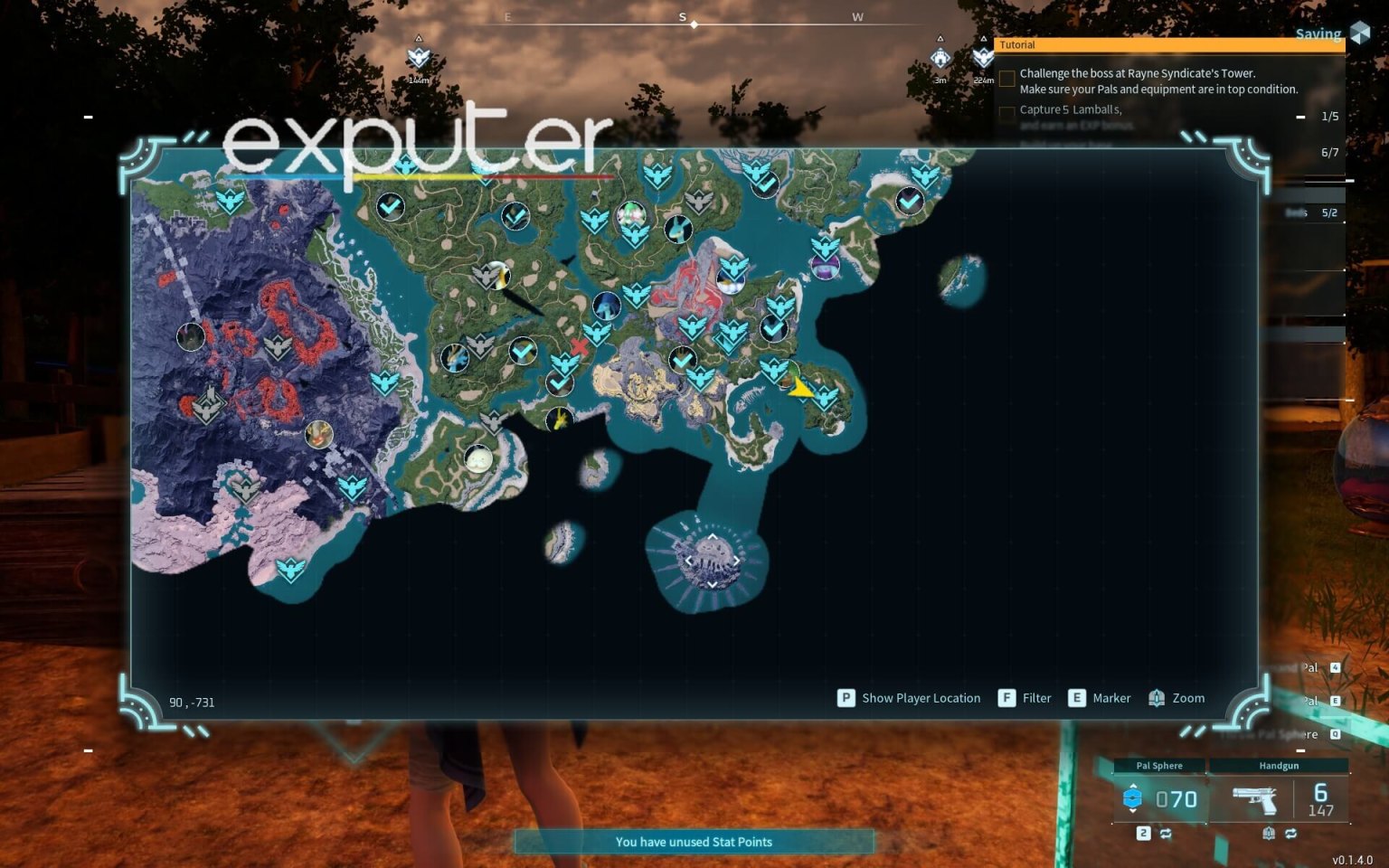This screenshot has width=1389, height=868.
Task: Click the You have unused Stat Points banner
Action: (x=694, y=842)
